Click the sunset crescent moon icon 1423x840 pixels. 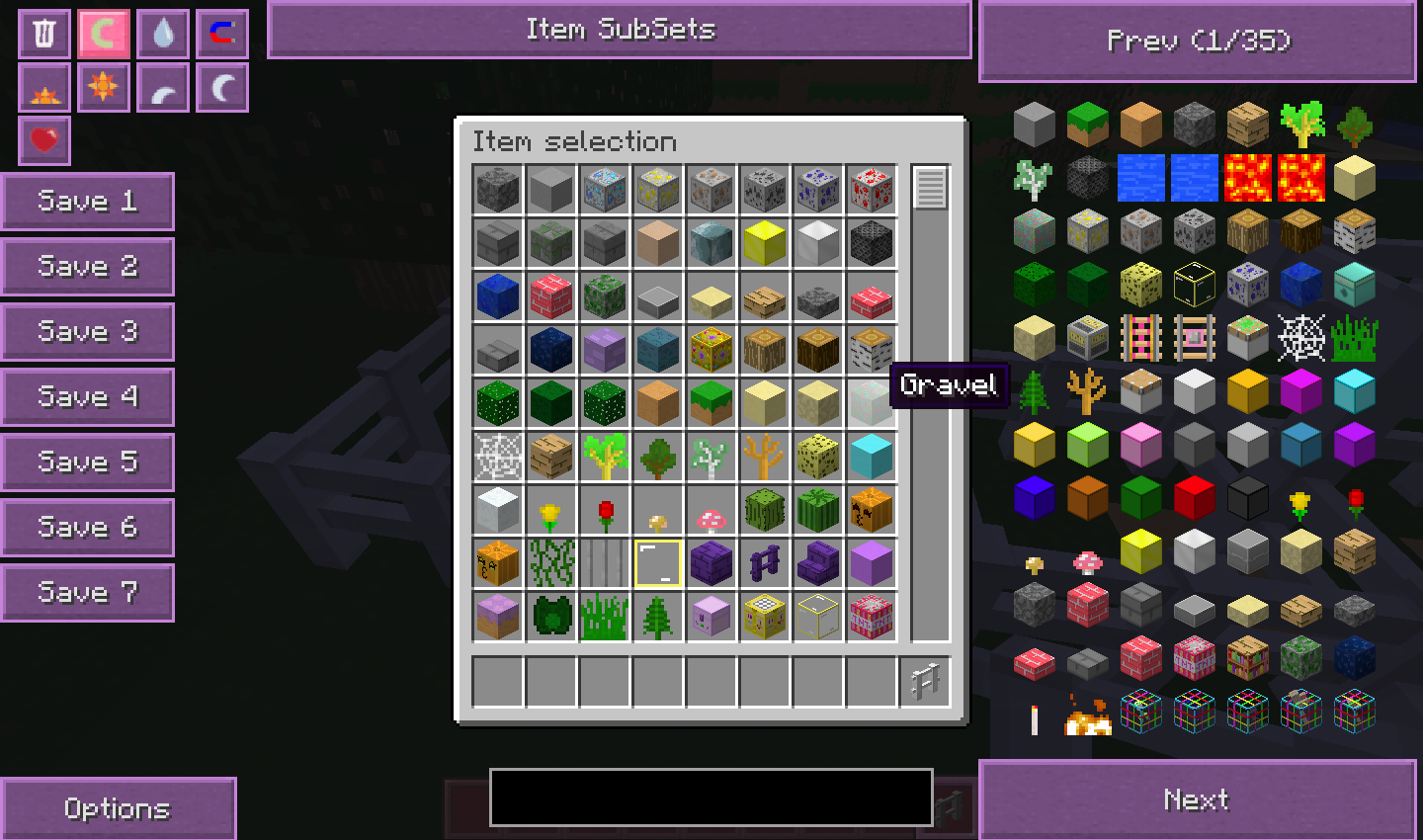pyautogui.click(x=162, y=87)
